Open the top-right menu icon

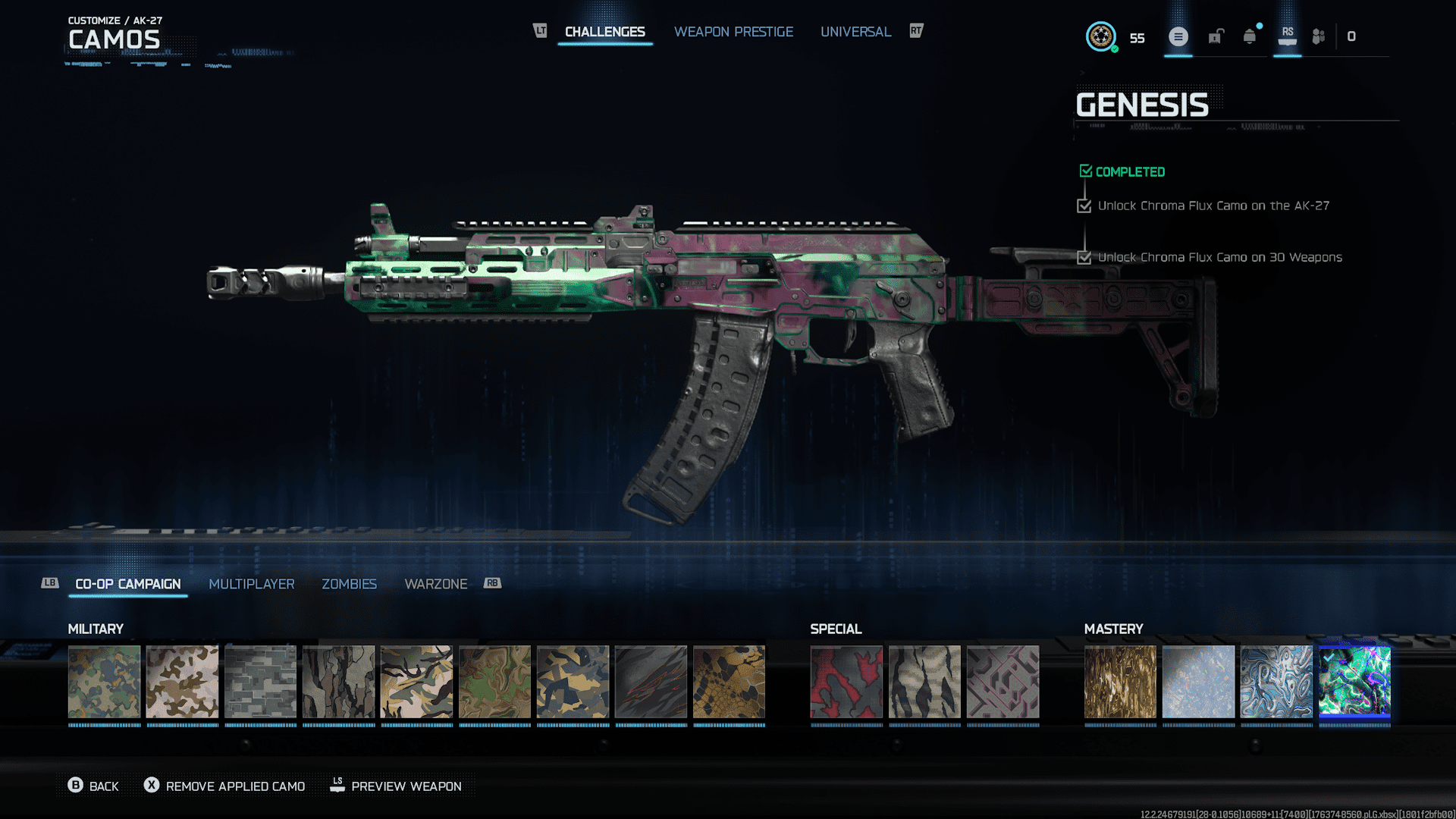coord(1178,36)
